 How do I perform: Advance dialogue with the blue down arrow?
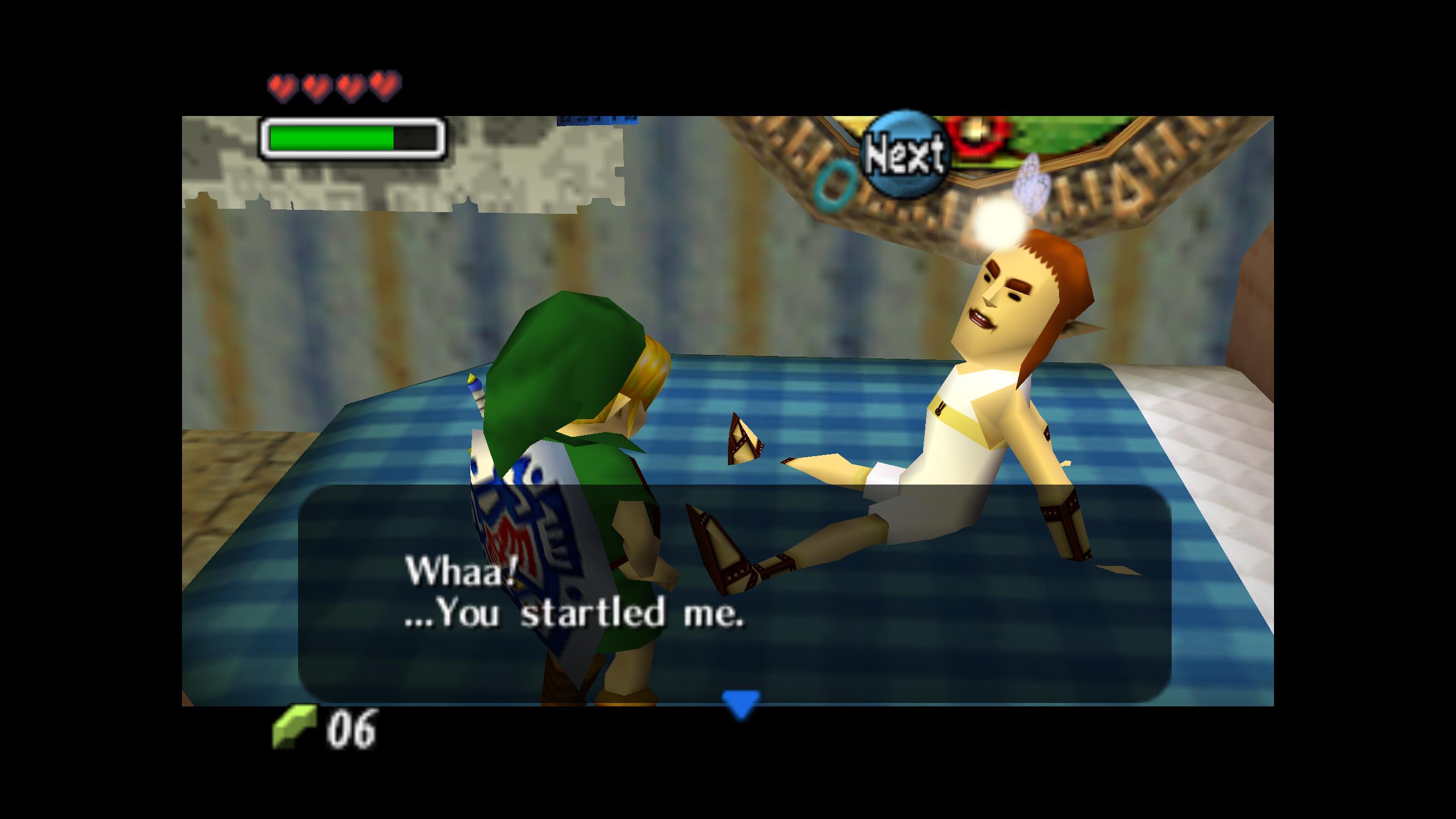[741, 704]
